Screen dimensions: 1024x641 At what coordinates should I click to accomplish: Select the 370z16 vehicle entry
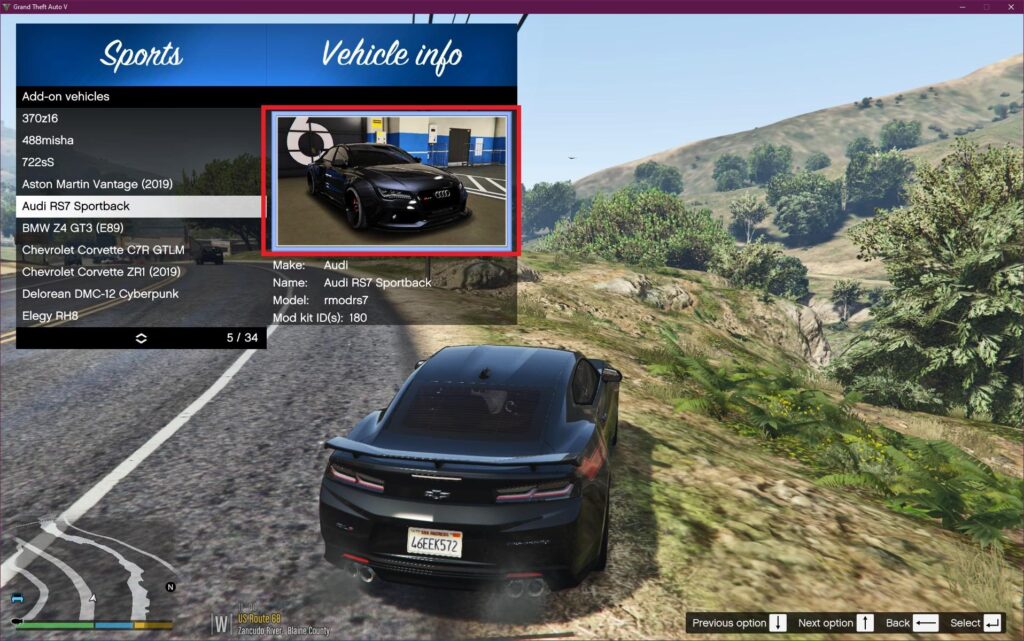140,118
